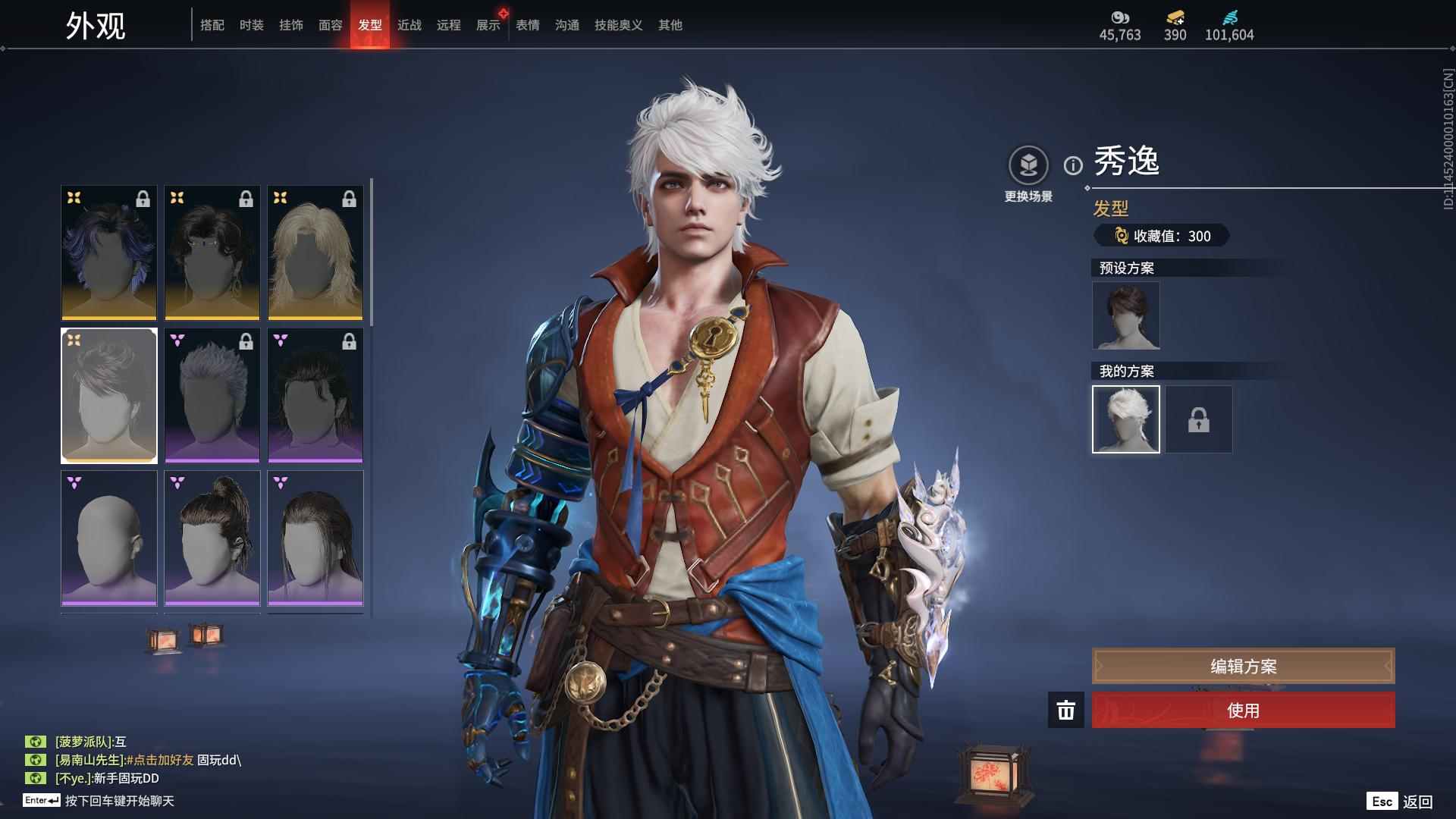This screenshot has height=819, width=1456.
Task: Select the white-haired custom scheme thumbnail
Action: (1125, 419)
